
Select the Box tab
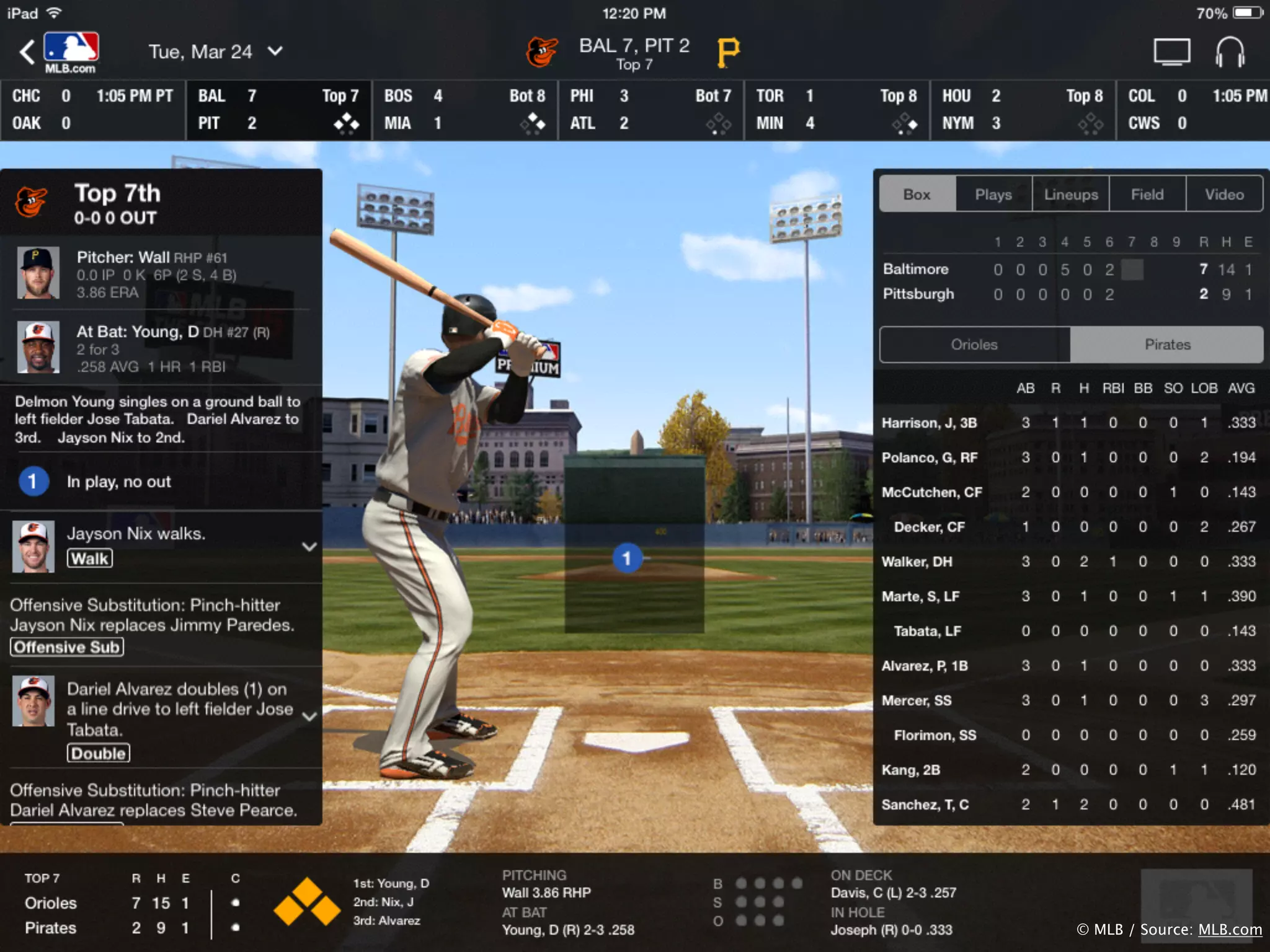pos(917,195)
